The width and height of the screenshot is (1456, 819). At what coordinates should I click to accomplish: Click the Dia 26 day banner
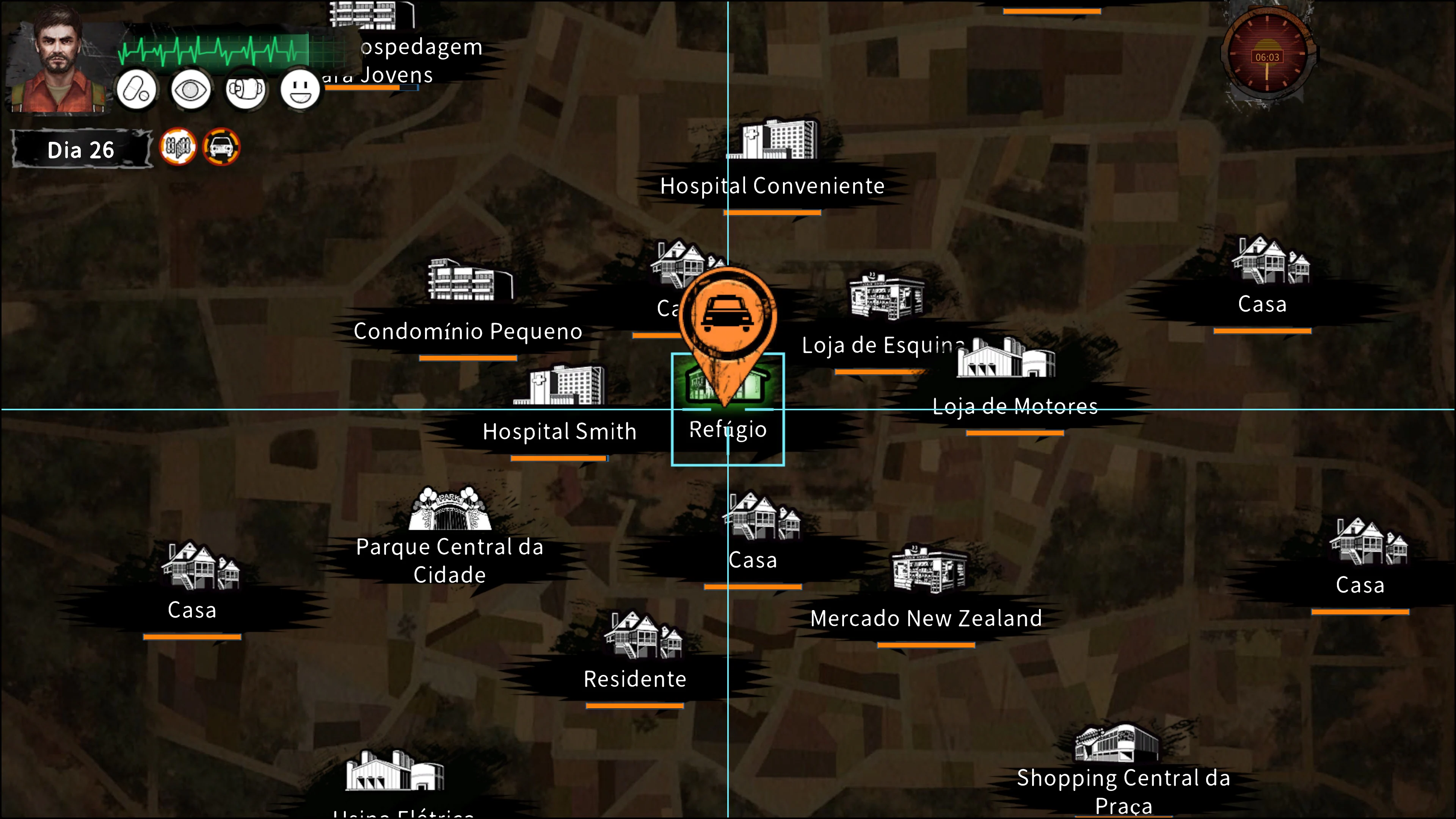click(82, 149)
